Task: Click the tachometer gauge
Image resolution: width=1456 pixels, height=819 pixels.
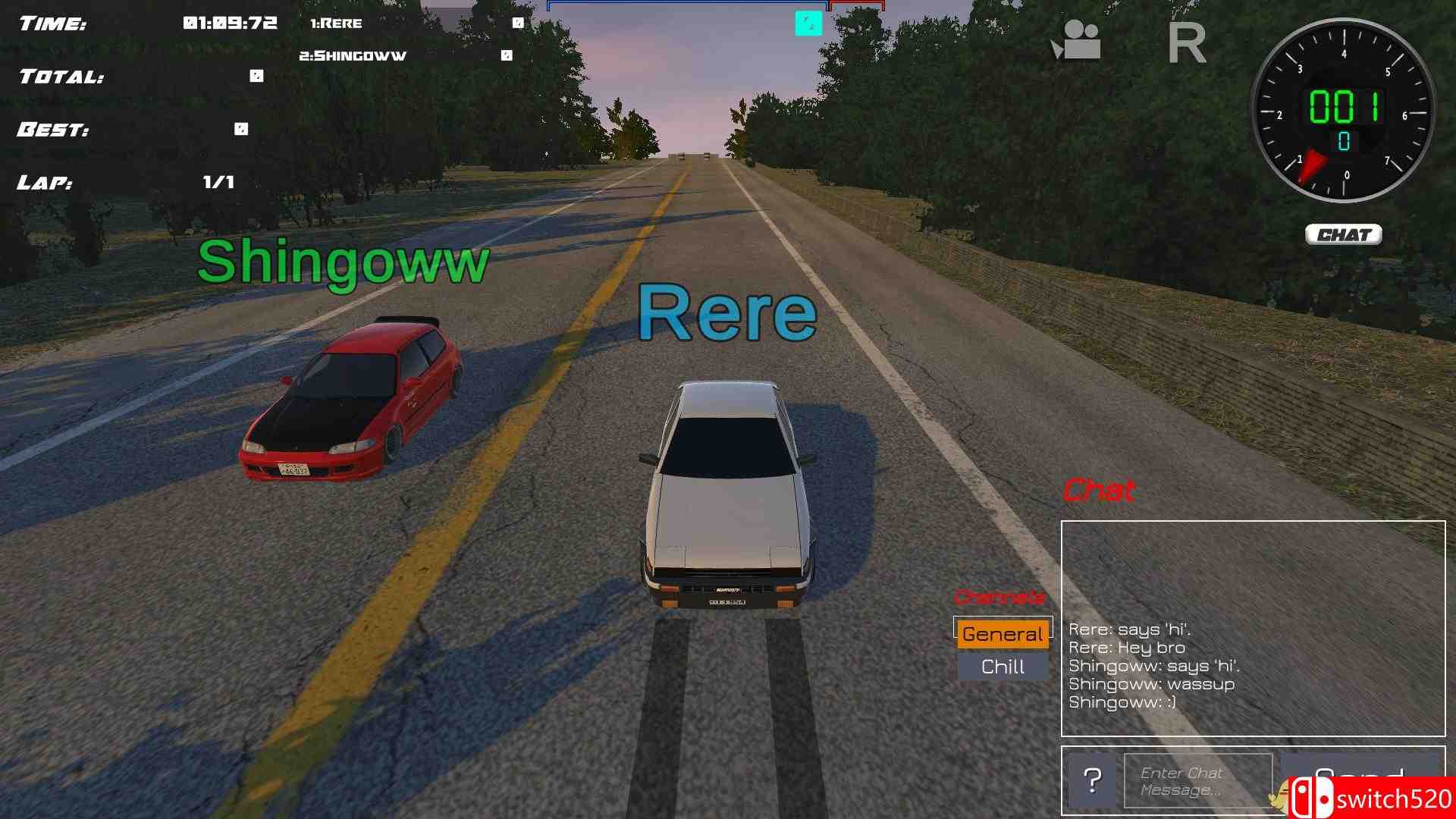Action: point(1344,110)
